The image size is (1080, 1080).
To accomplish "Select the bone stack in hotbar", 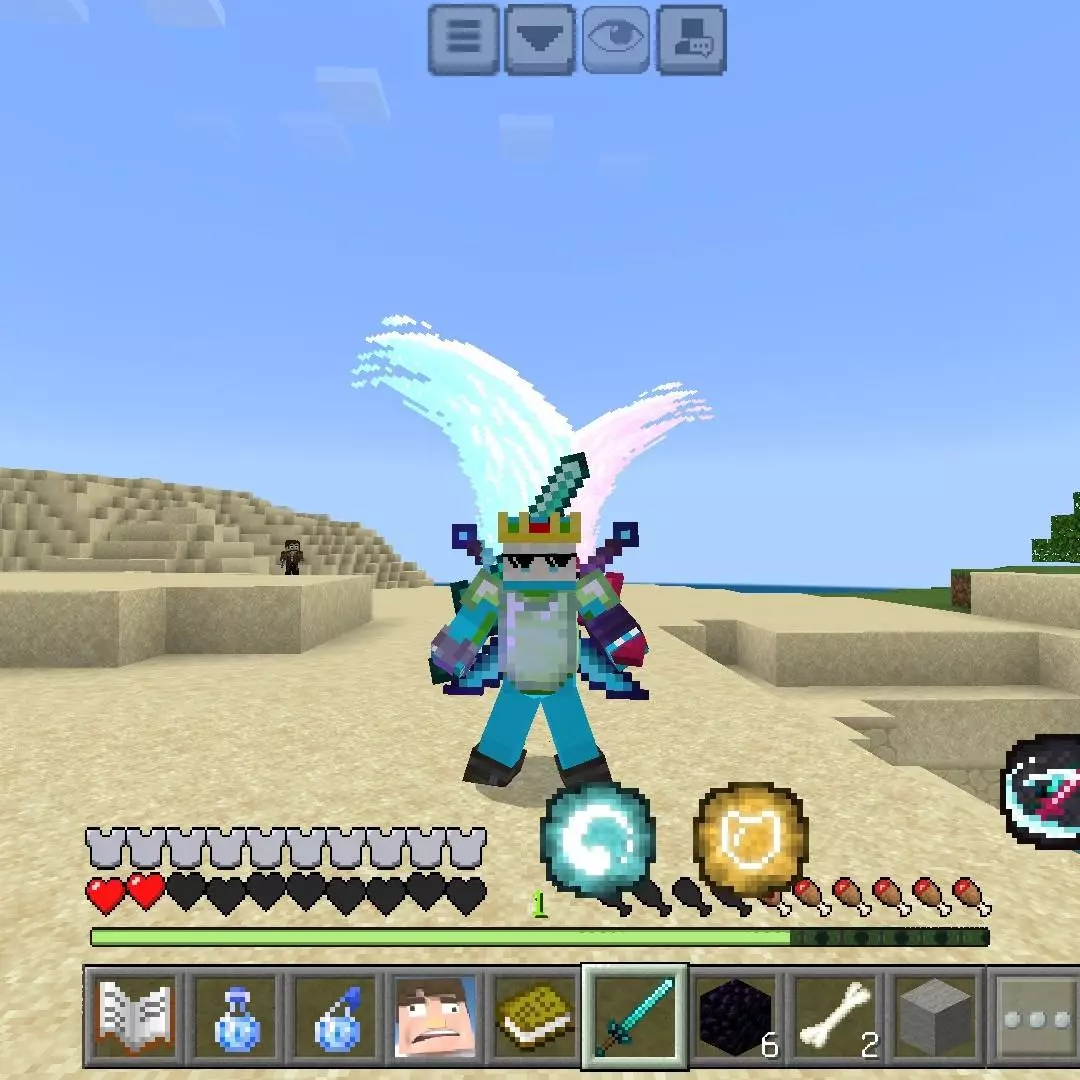I will tap(836, 1018).
